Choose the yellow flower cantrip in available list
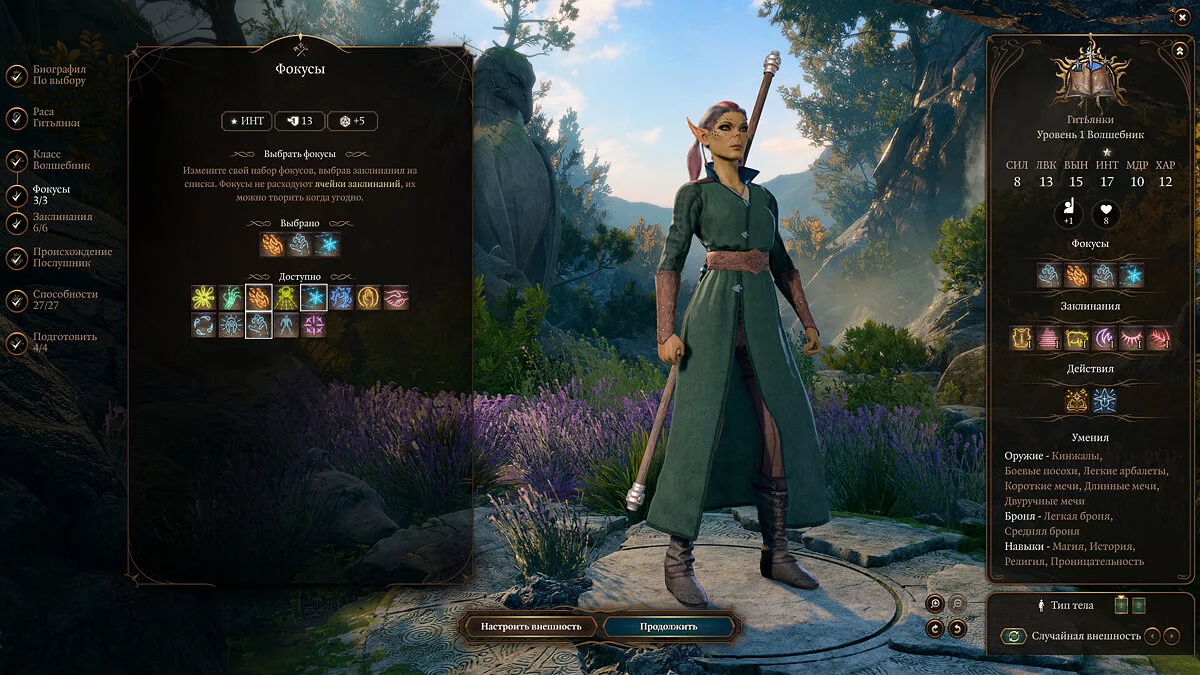 (x=204, y=297)
